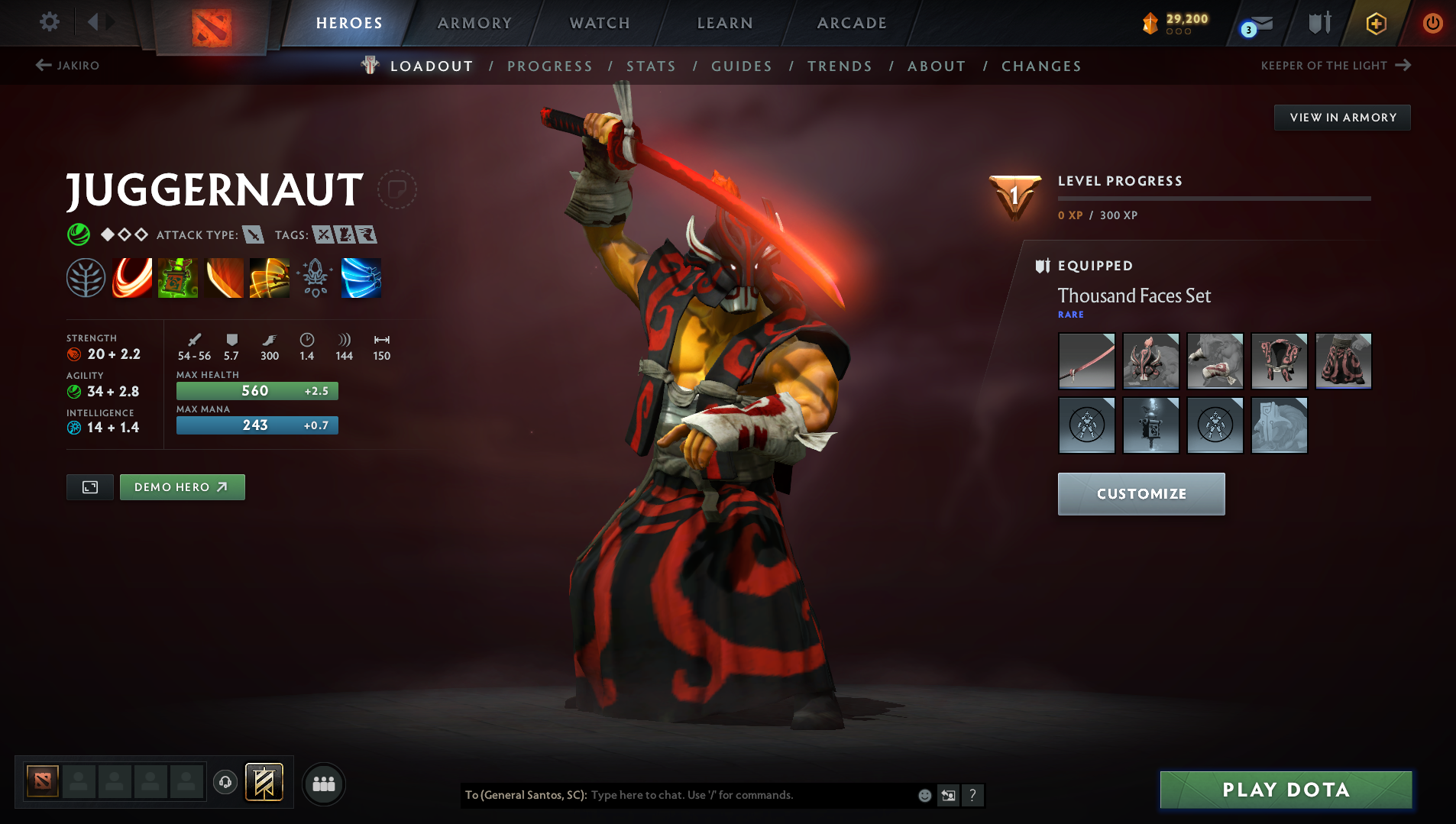The height and width of the screenshot is (824, 1456).
Task: Click the back arrow to Jakiro
Action: pyautogui.click(x=42, y=66)
